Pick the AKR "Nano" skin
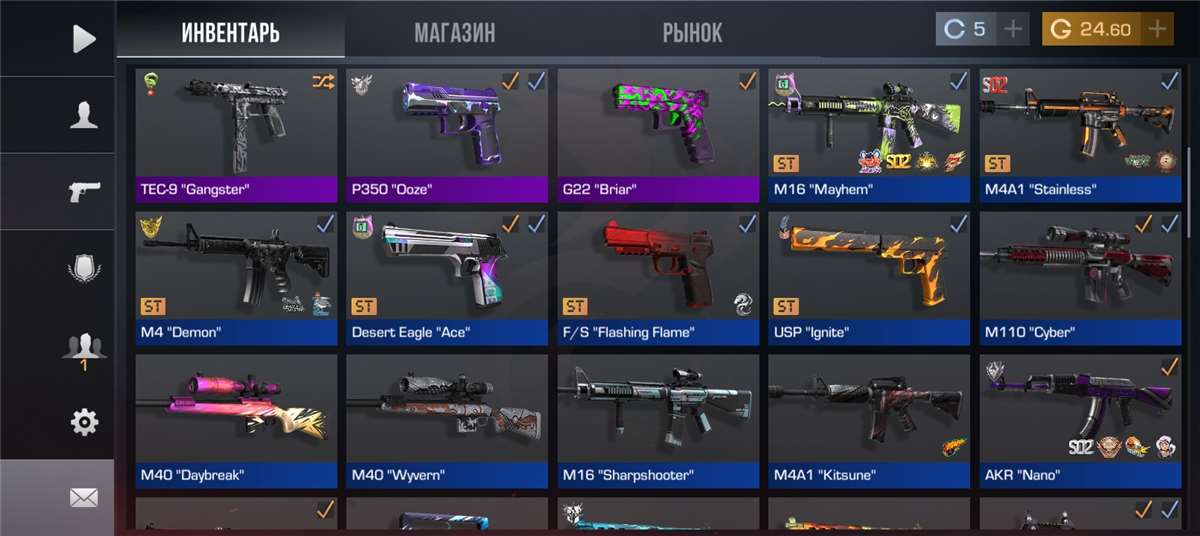 (x=1080, y=418)
